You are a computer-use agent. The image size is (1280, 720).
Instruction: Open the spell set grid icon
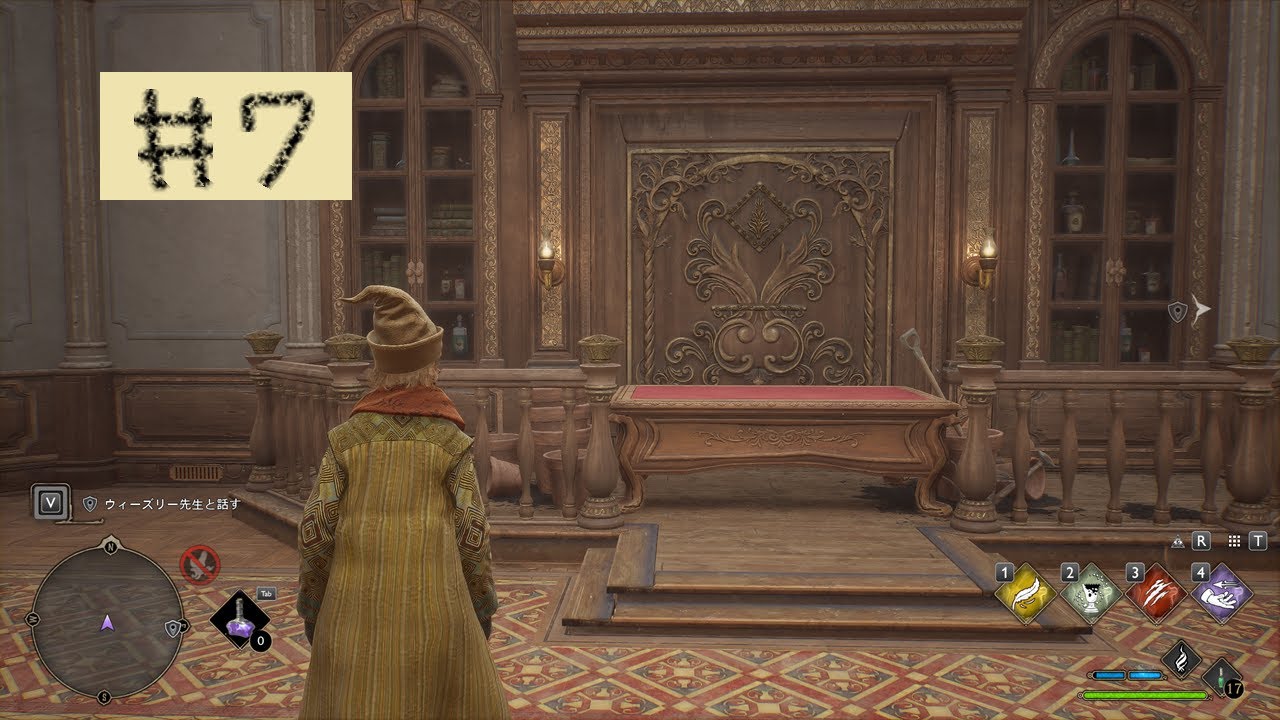(1234, 541)
